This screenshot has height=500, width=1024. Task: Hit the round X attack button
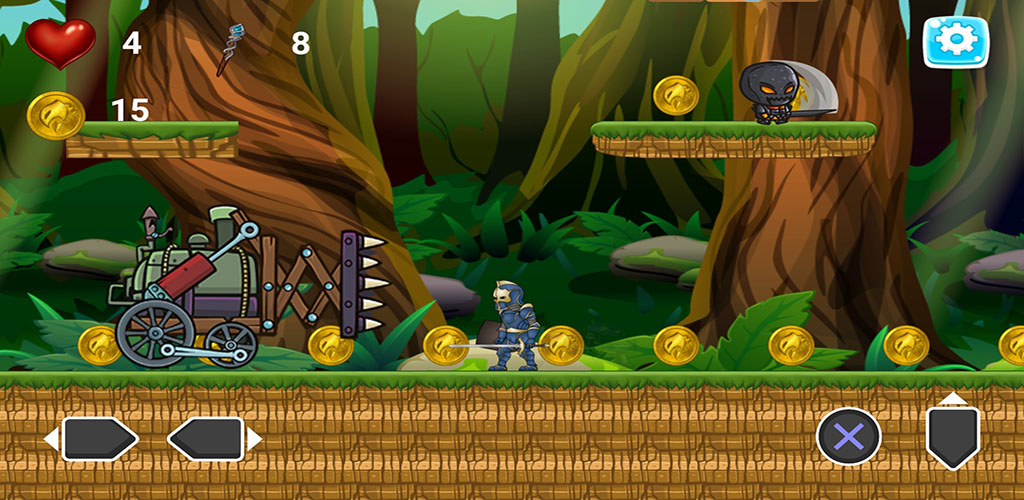point(849,437)
